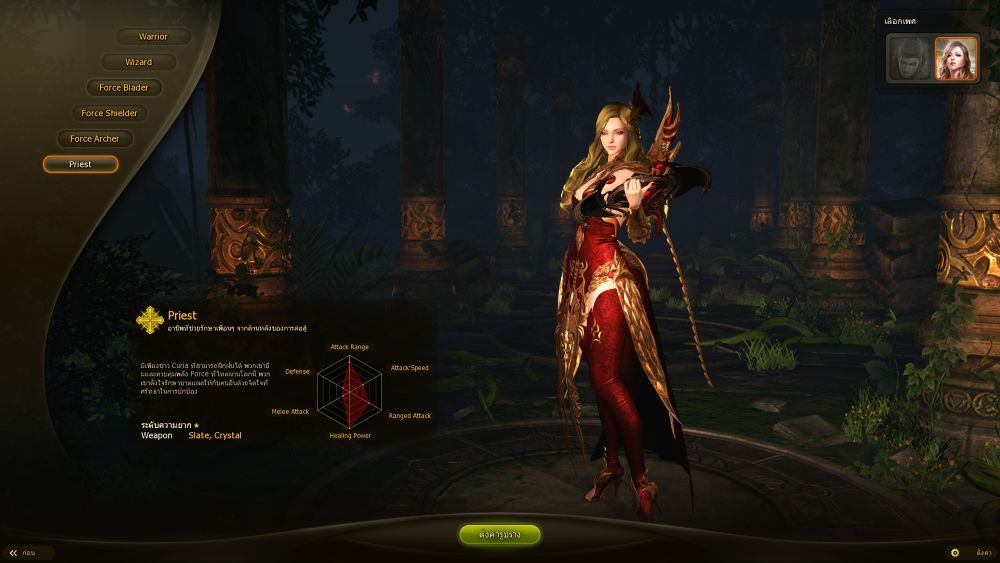
Task: Choose the Force Archer class
Action: (95, 139)
